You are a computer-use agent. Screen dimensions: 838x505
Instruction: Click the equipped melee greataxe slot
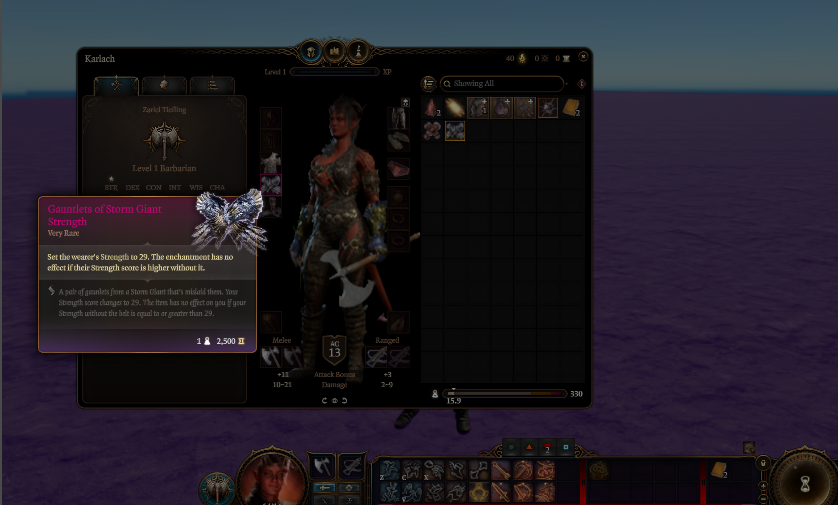click(x=271, y=355)
